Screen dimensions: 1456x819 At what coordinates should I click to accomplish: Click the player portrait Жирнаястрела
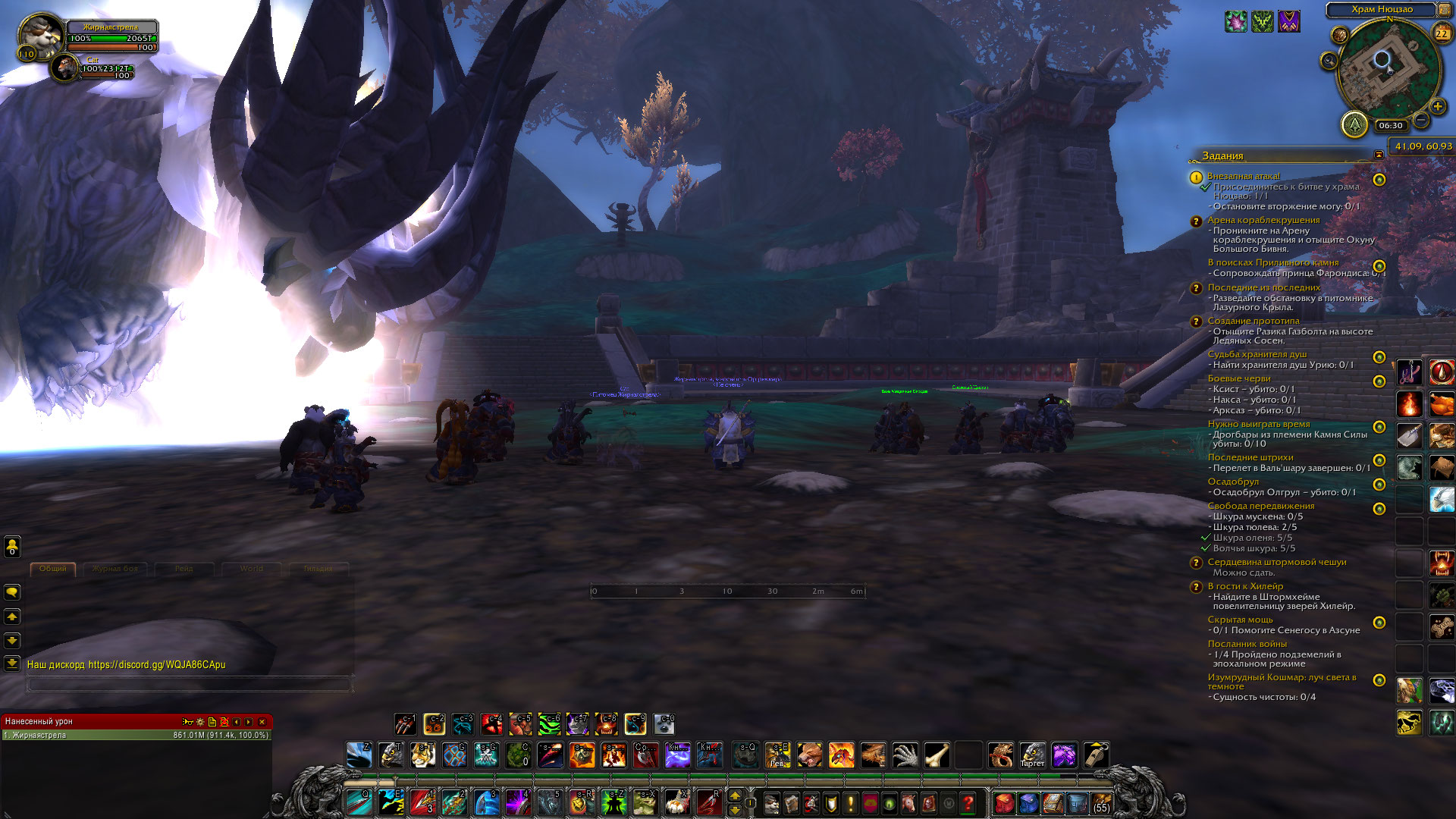38,35
